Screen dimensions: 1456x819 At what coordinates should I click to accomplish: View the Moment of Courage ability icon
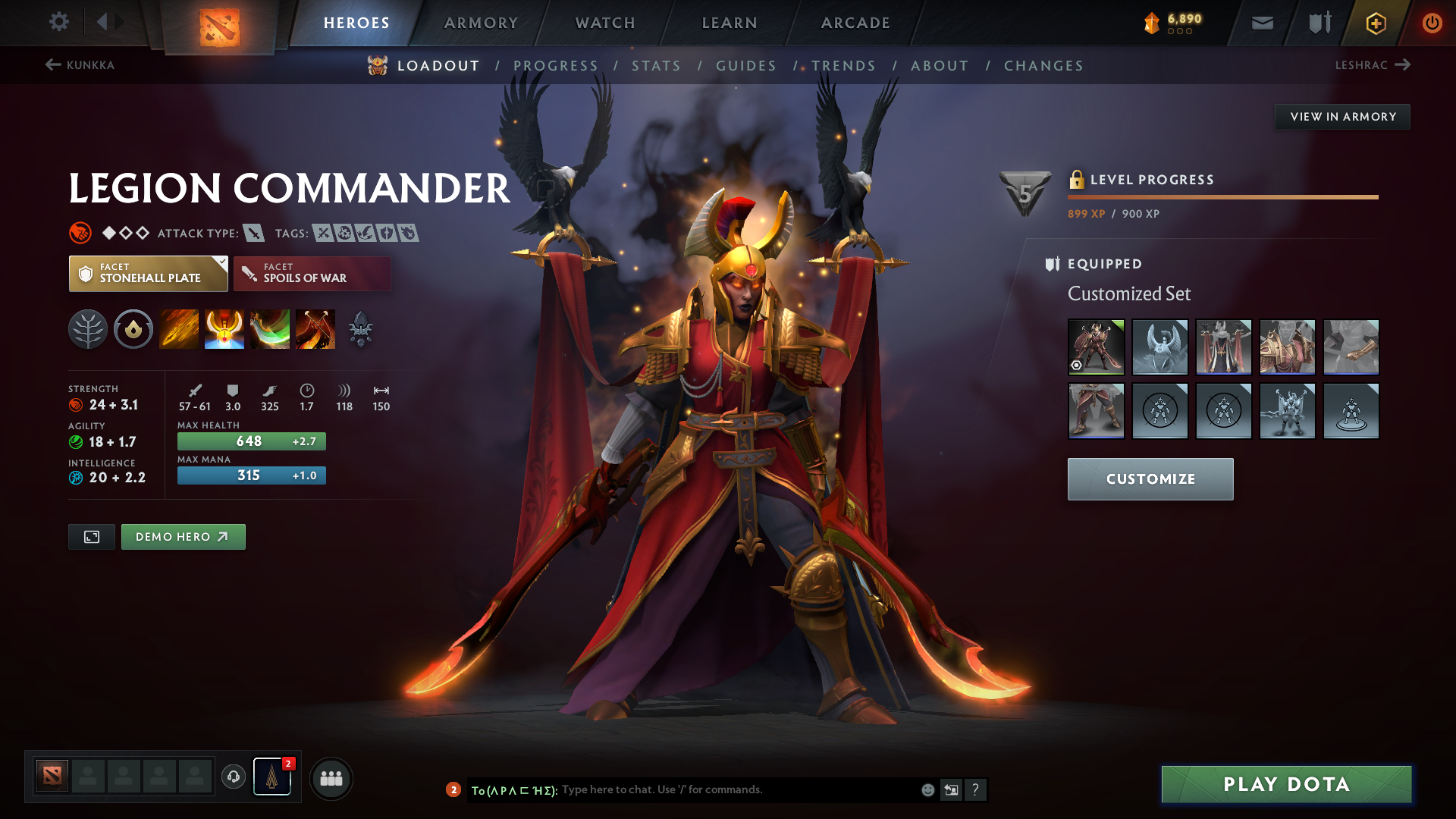pyautogui.click(x=270, y=329)
